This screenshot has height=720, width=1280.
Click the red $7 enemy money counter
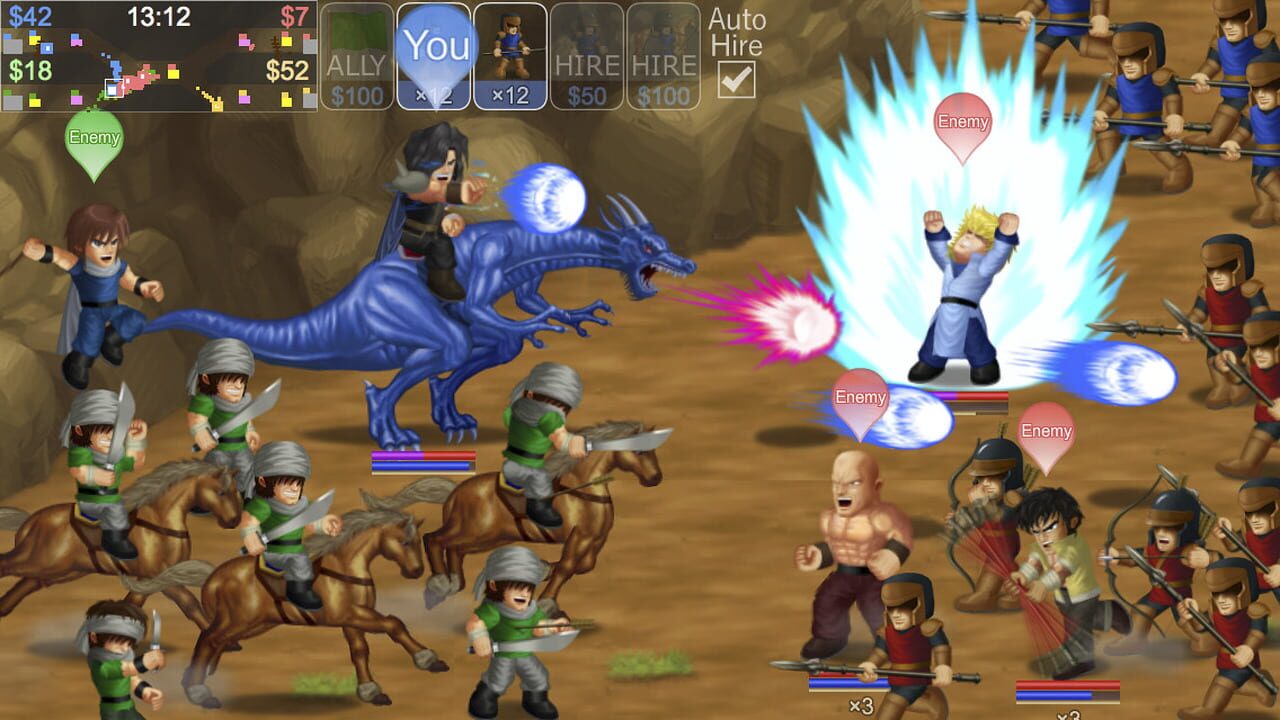(x=296, y=14)
